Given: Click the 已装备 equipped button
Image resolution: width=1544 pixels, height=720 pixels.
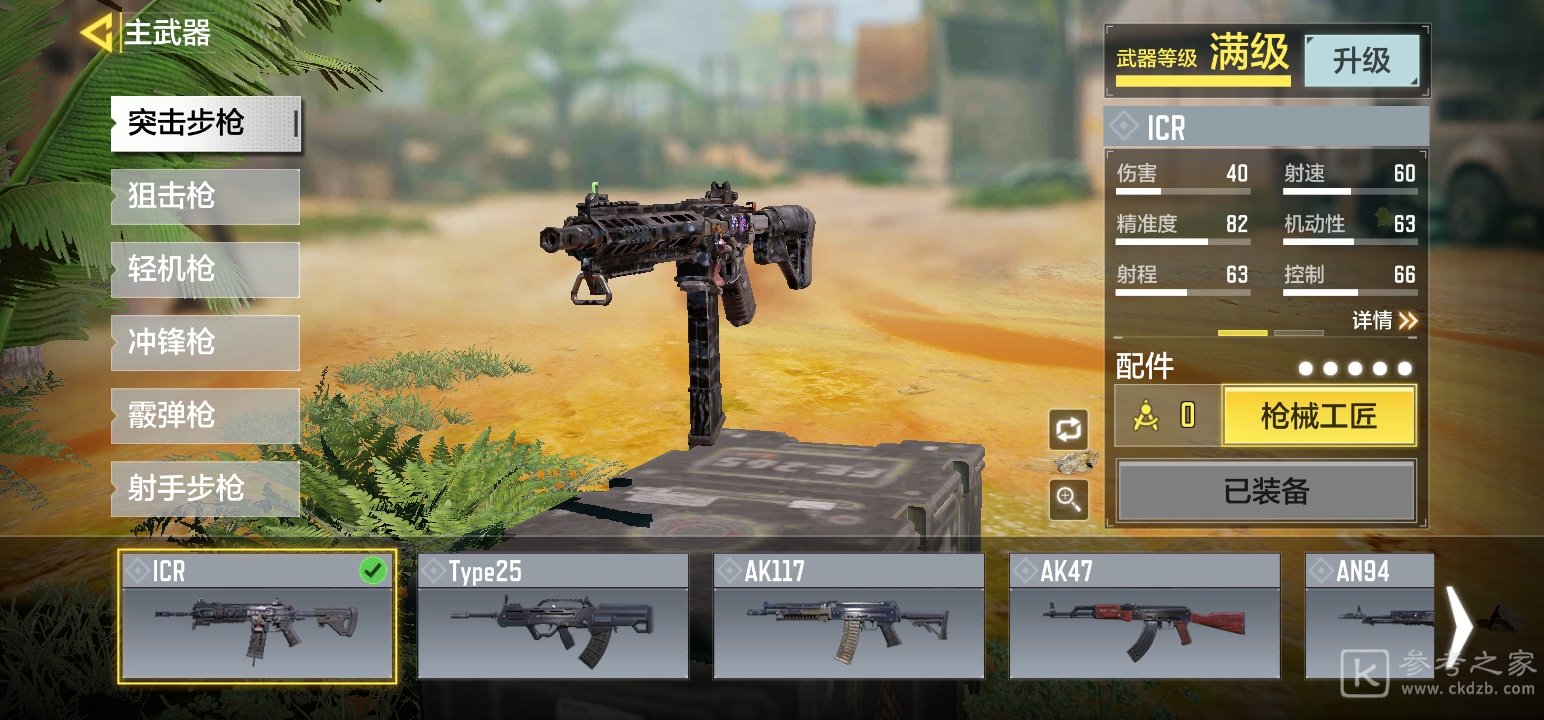Looking at the screenshot, I should [x=1266, y=491].
